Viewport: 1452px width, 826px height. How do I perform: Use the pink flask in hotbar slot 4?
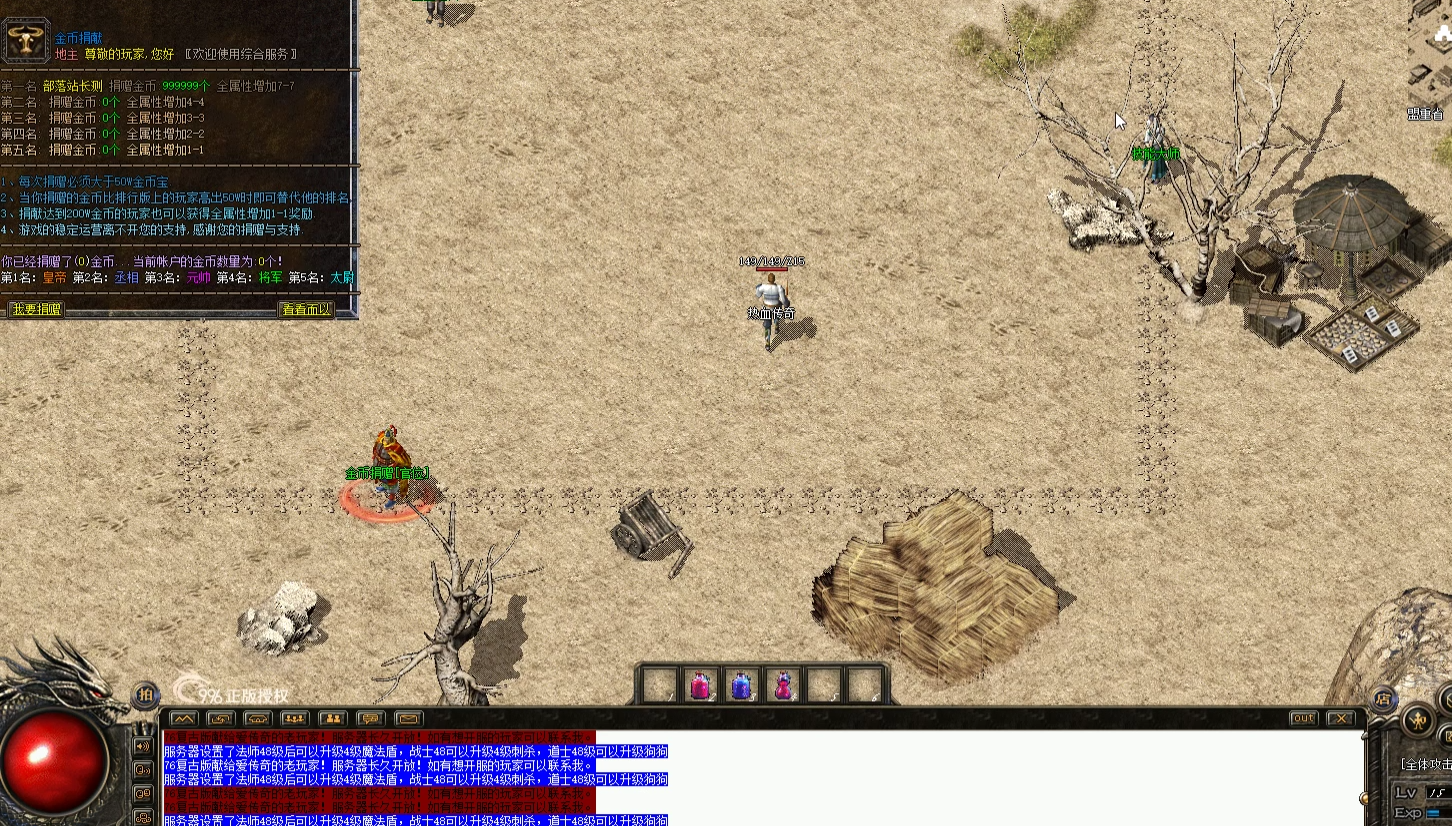pyautogui.click(x=783, y=686)
